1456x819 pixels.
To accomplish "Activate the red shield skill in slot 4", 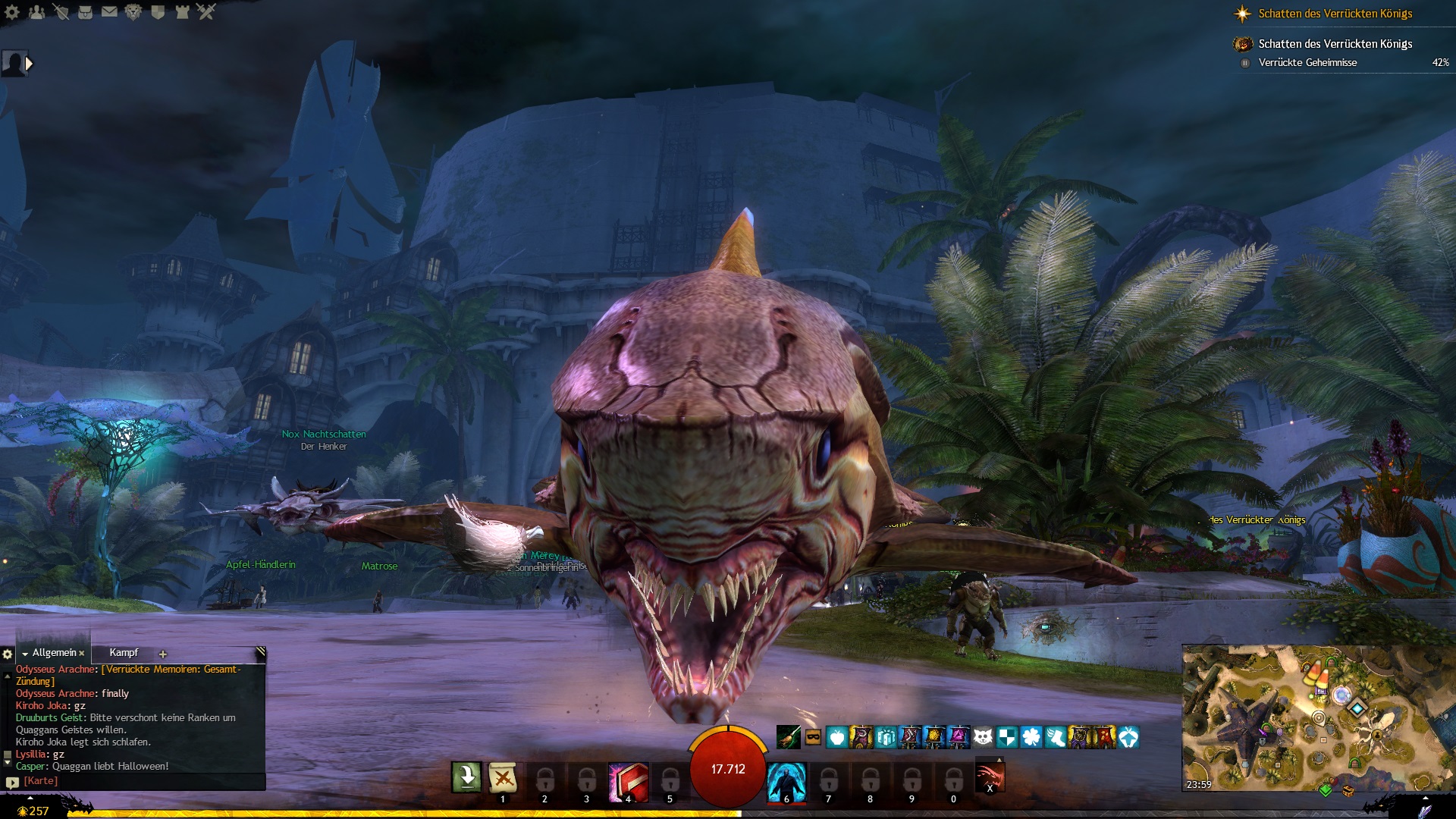I will click(x=628, y=780).
